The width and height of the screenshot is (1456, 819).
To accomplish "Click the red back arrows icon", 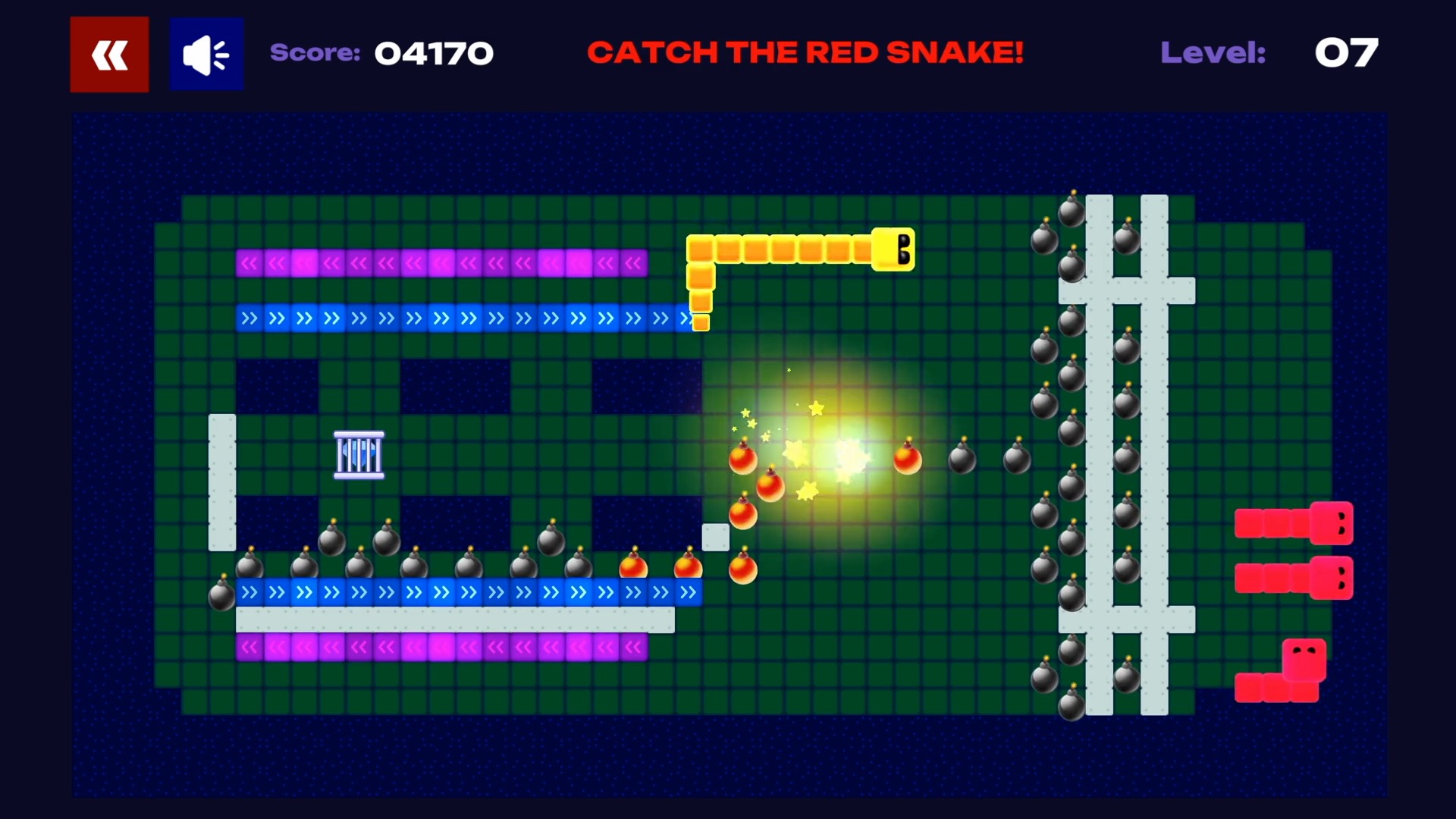I will [109, 53].
